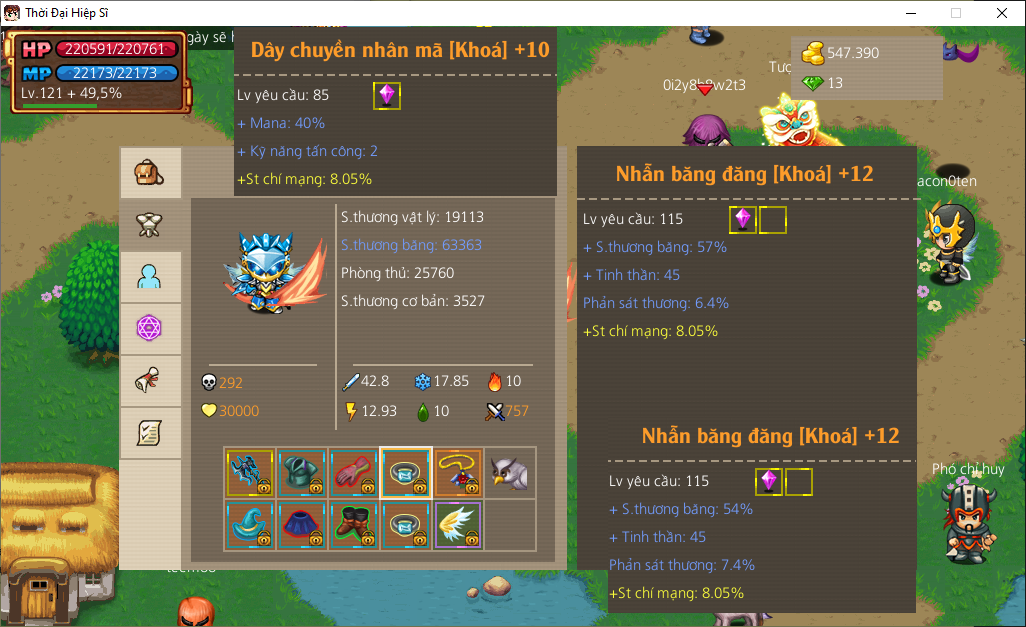Select the blue wizard hat slot
Image resolution: width=1026 pixels, height=627 pixels.
(250, 525)
